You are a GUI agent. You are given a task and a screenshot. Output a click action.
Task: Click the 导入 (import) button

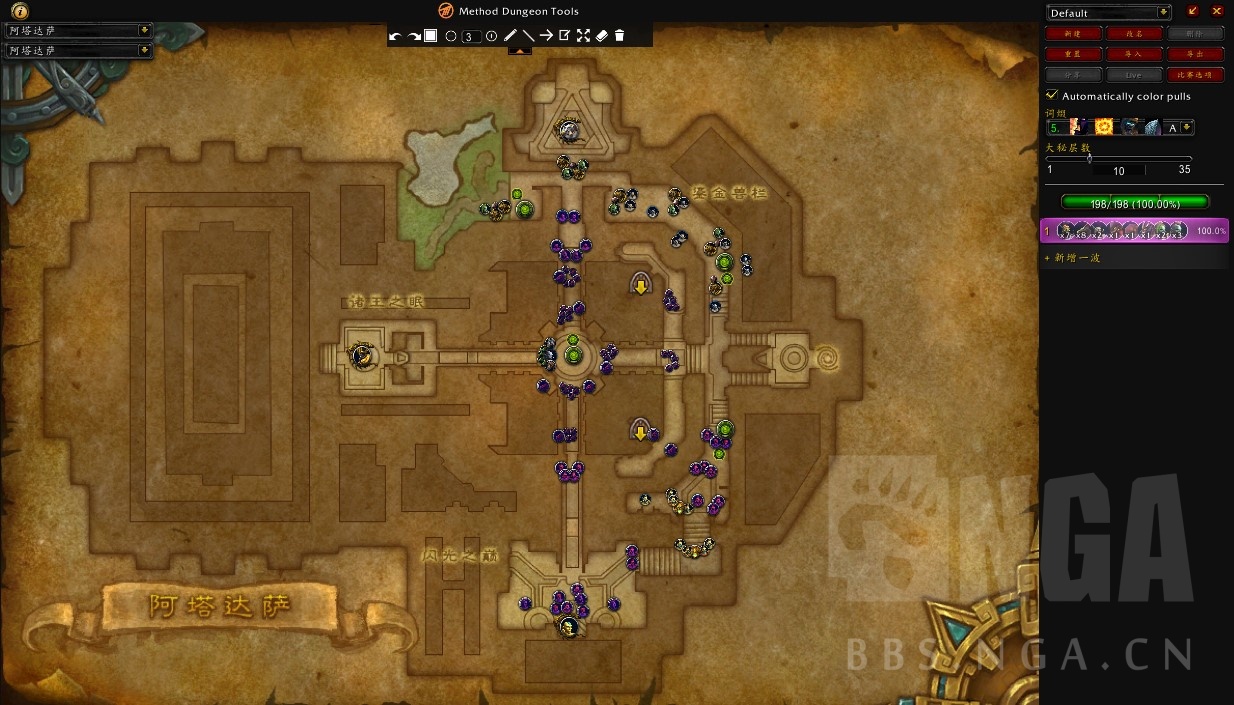point(1134,54)
